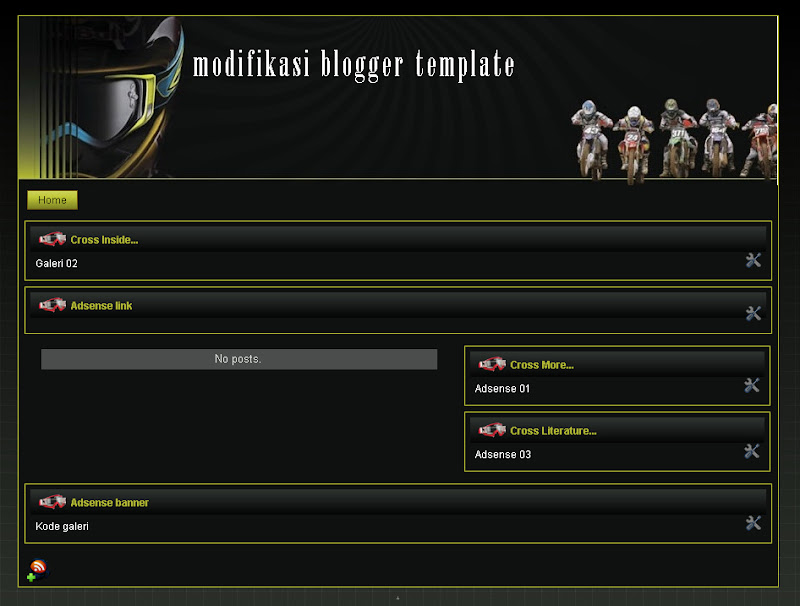Select the Adsense 03 entry
Image resolution: width=800 pixels, height=606 pixels.
click(502, 455)
